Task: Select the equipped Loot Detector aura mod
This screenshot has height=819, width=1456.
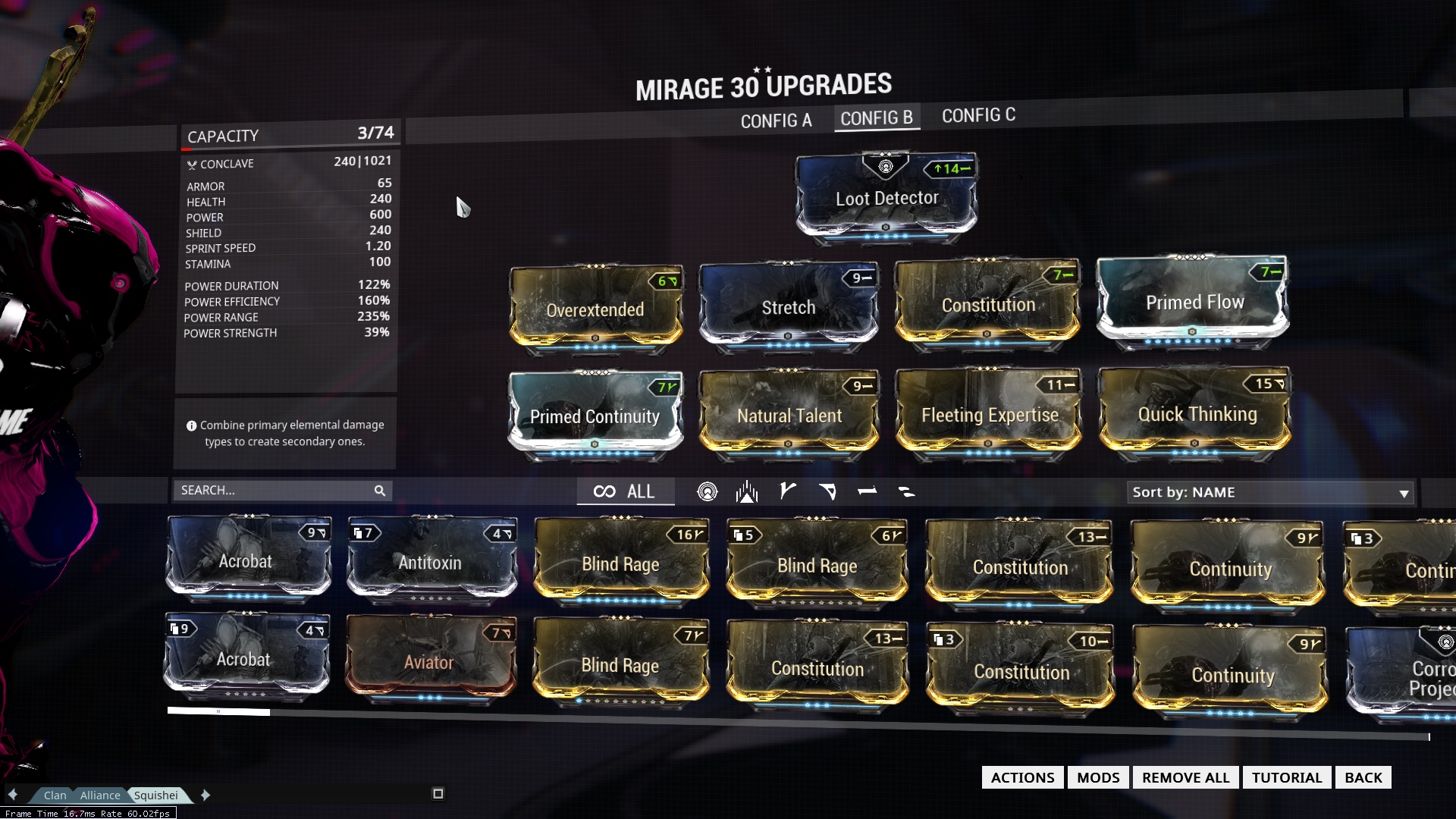Action: [x=886, y=197]
